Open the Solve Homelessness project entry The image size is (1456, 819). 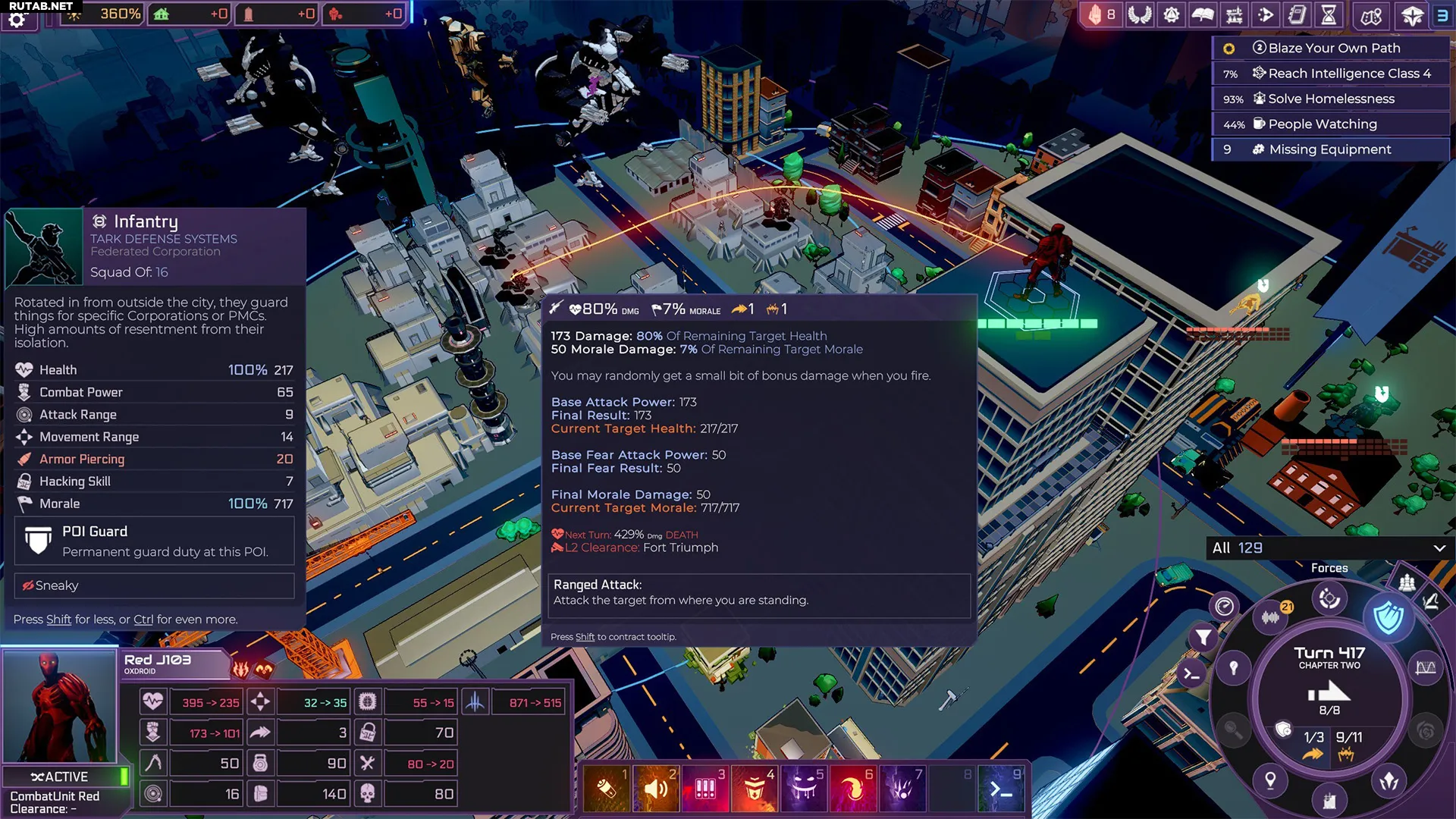[x=1331, y=99]
